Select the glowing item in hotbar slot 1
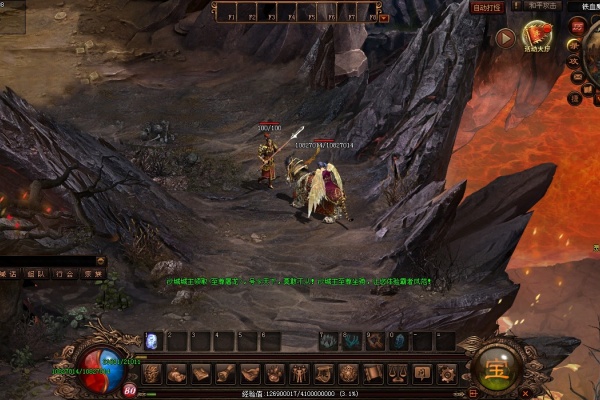The width and height of the screenshot is (600, 400). [153, 341]
